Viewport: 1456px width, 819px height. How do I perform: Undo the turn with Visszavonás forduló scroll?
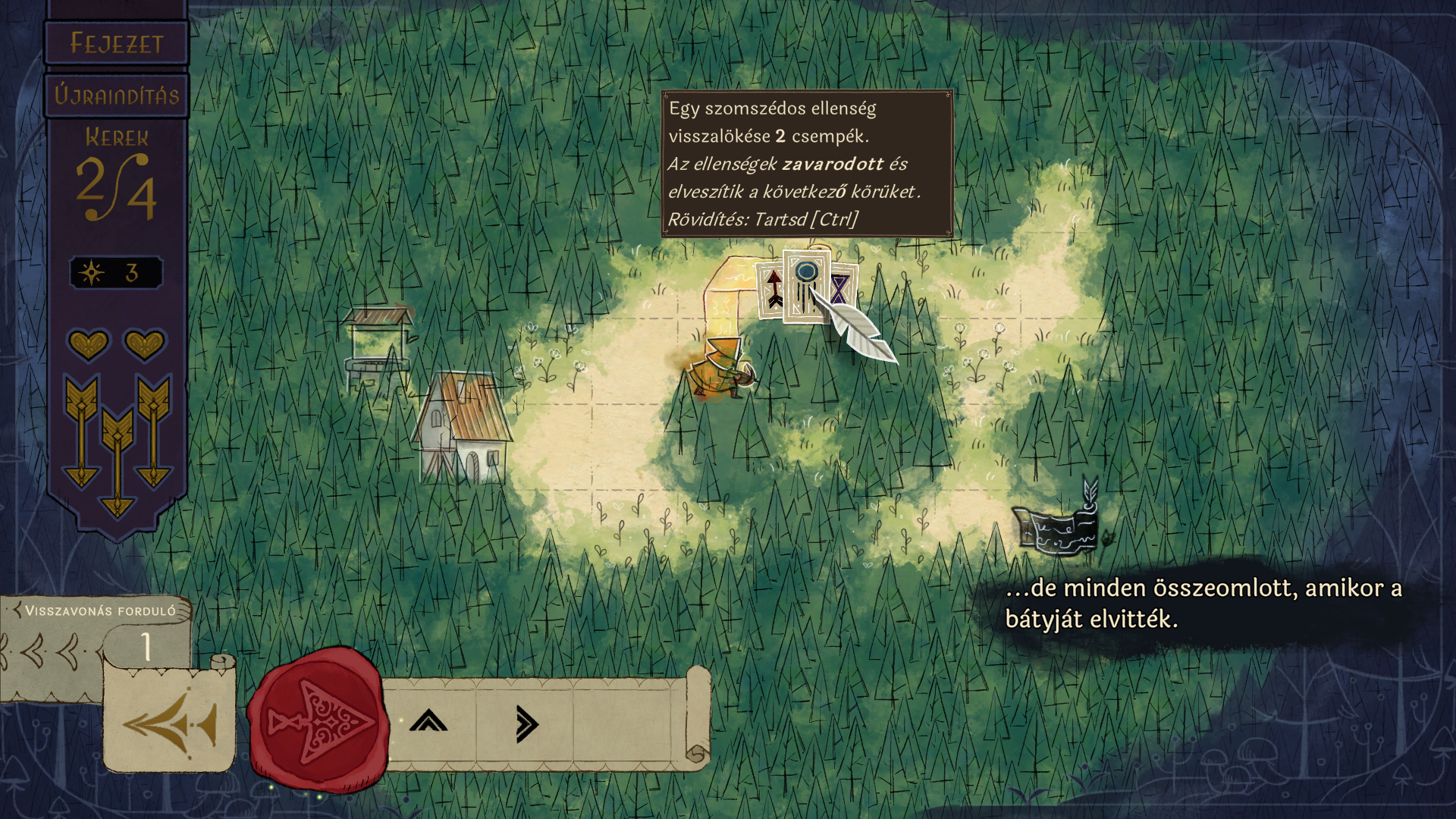[x=168, y=722]
